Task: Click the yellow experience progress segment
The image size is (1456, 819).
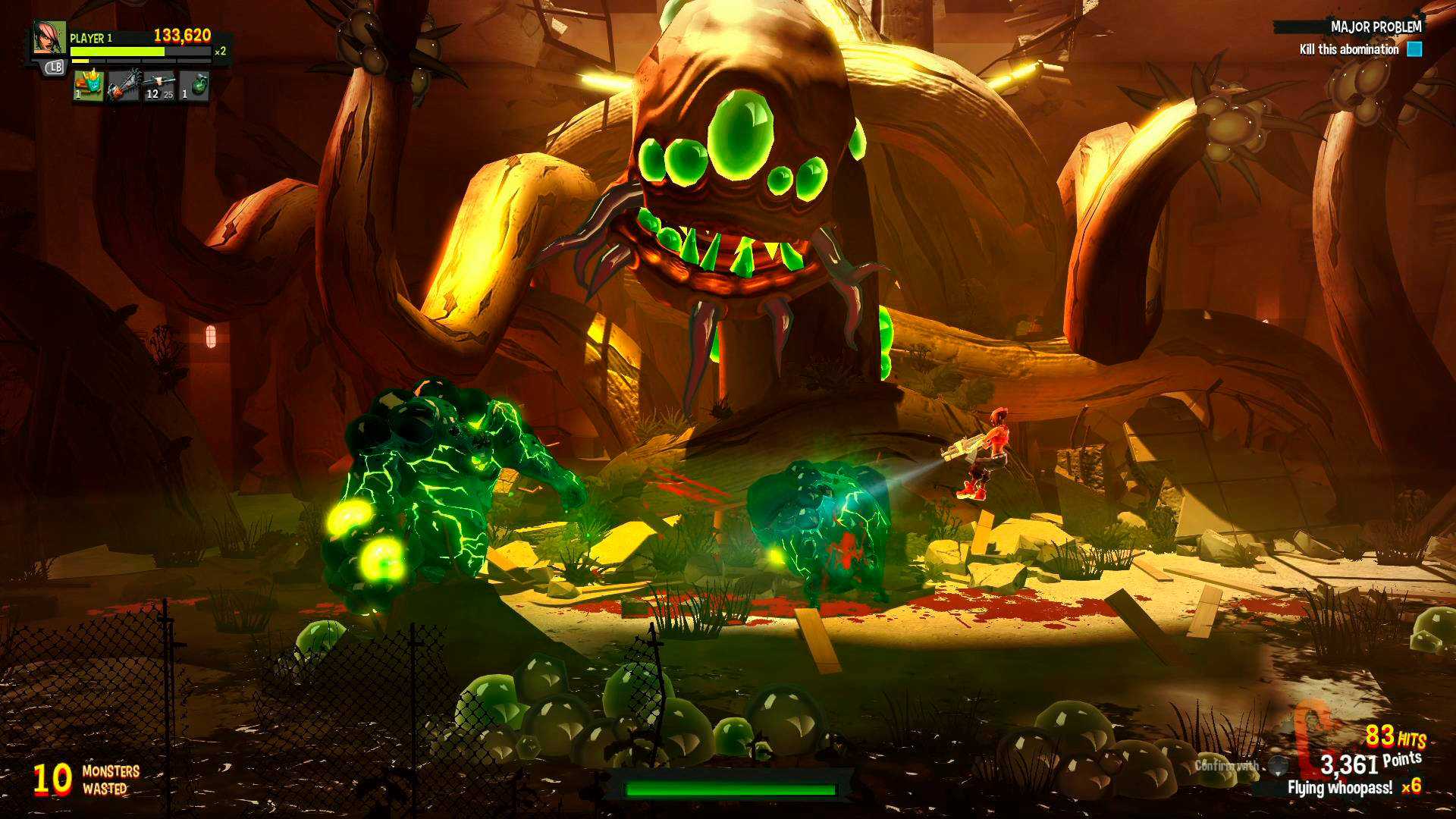Action: coord(80,61)
